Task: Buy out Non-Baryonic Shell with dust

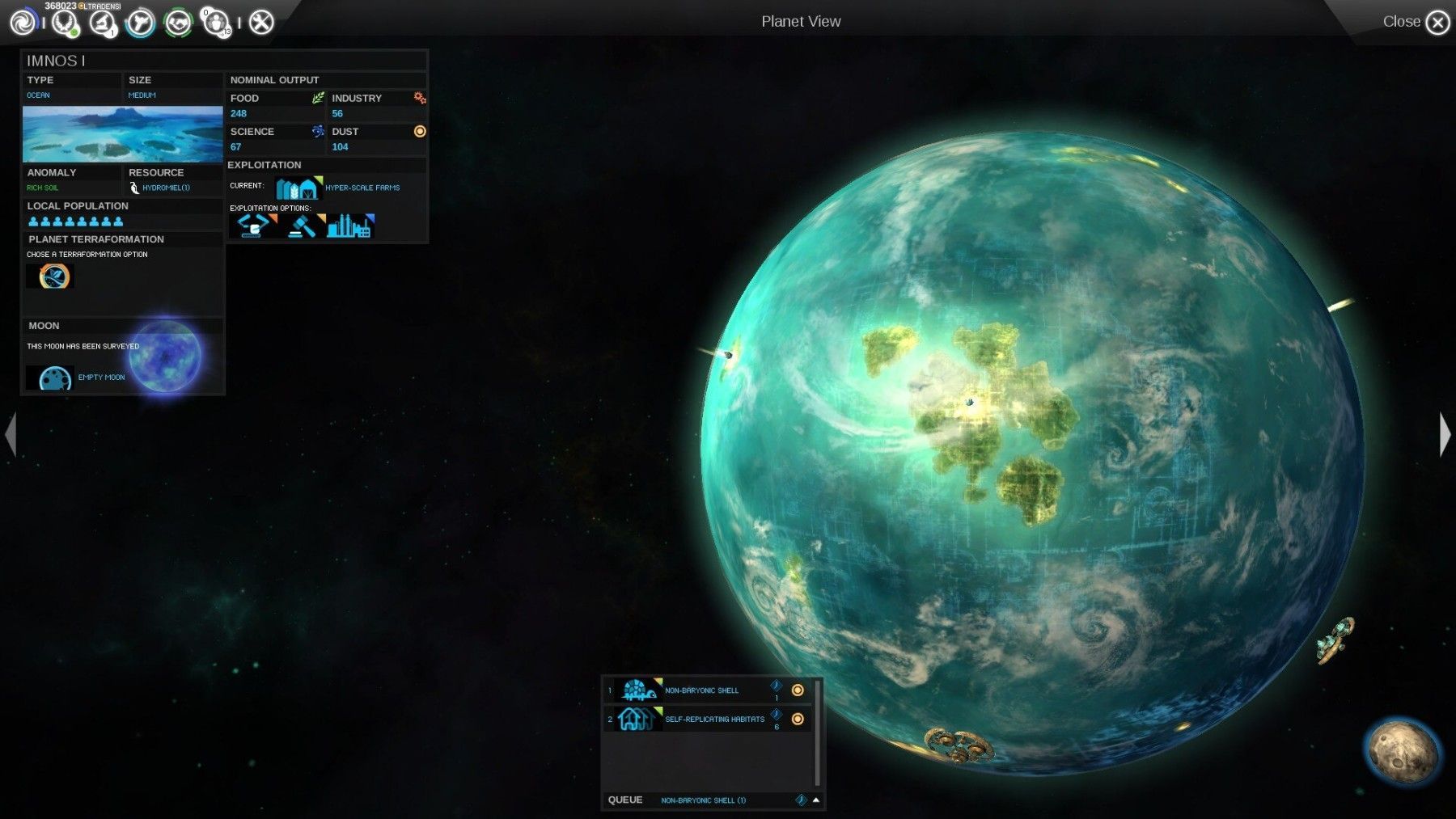Action: click(798, 690)
